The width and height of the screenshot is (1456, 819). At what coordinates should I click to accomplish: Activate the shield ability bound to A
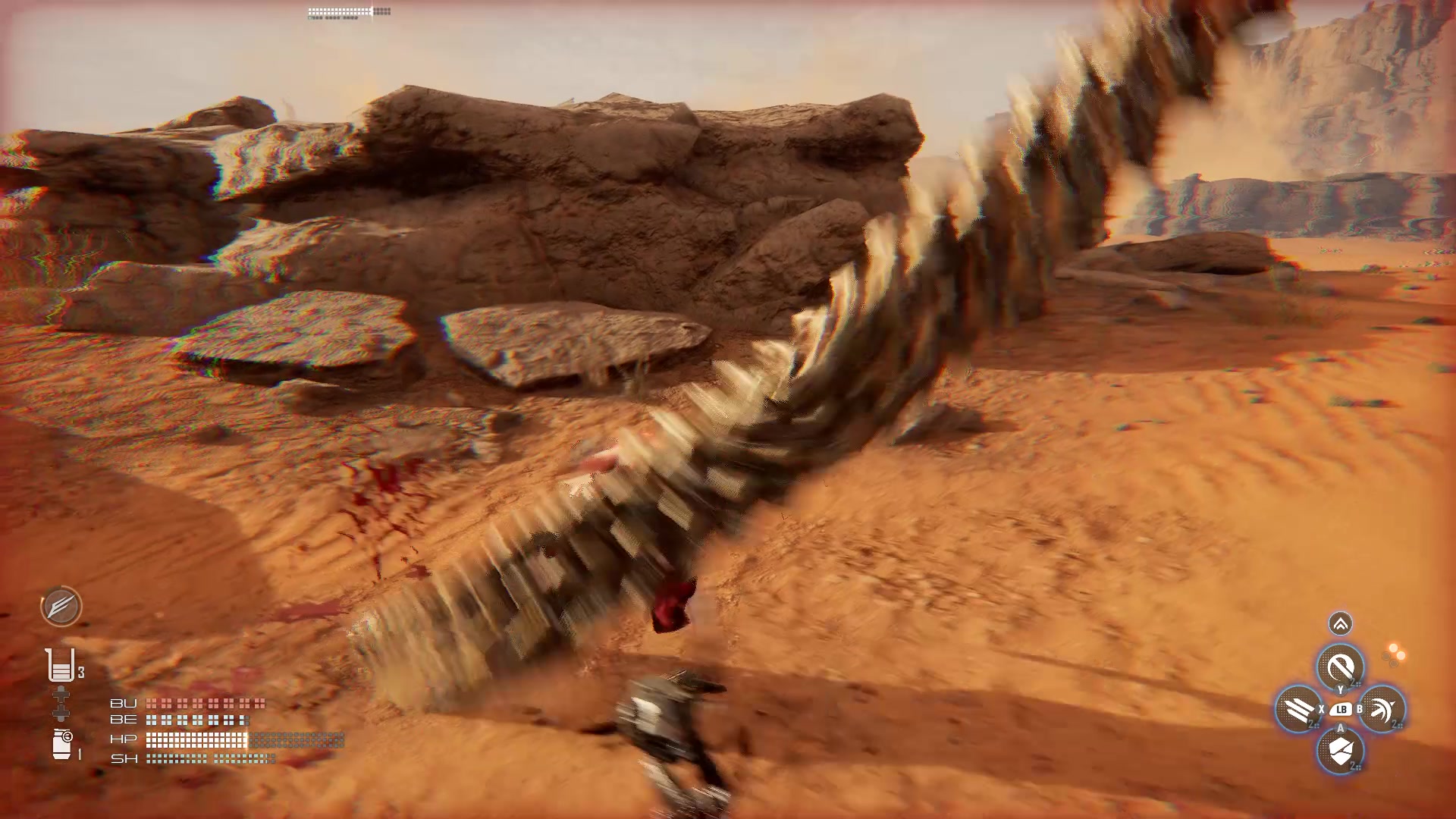click(x=1341, y=749)
